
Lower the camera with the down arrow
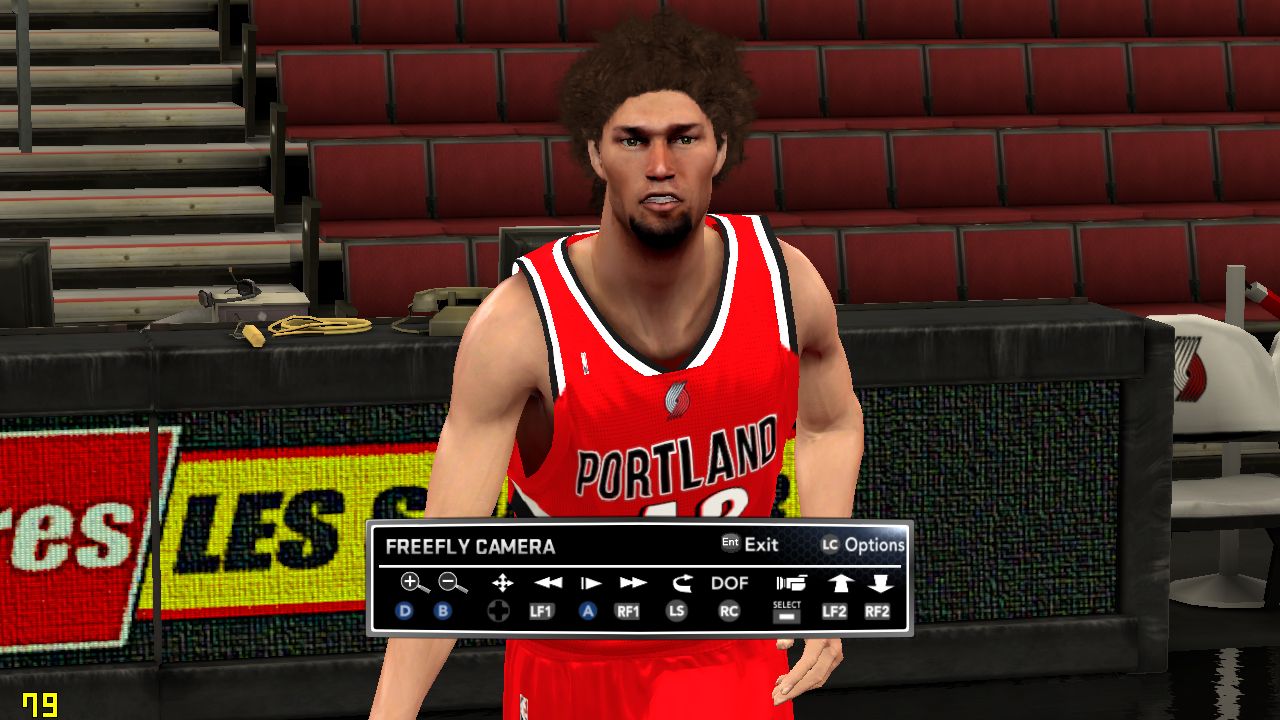pyautogui.click(x=879, y=583)
